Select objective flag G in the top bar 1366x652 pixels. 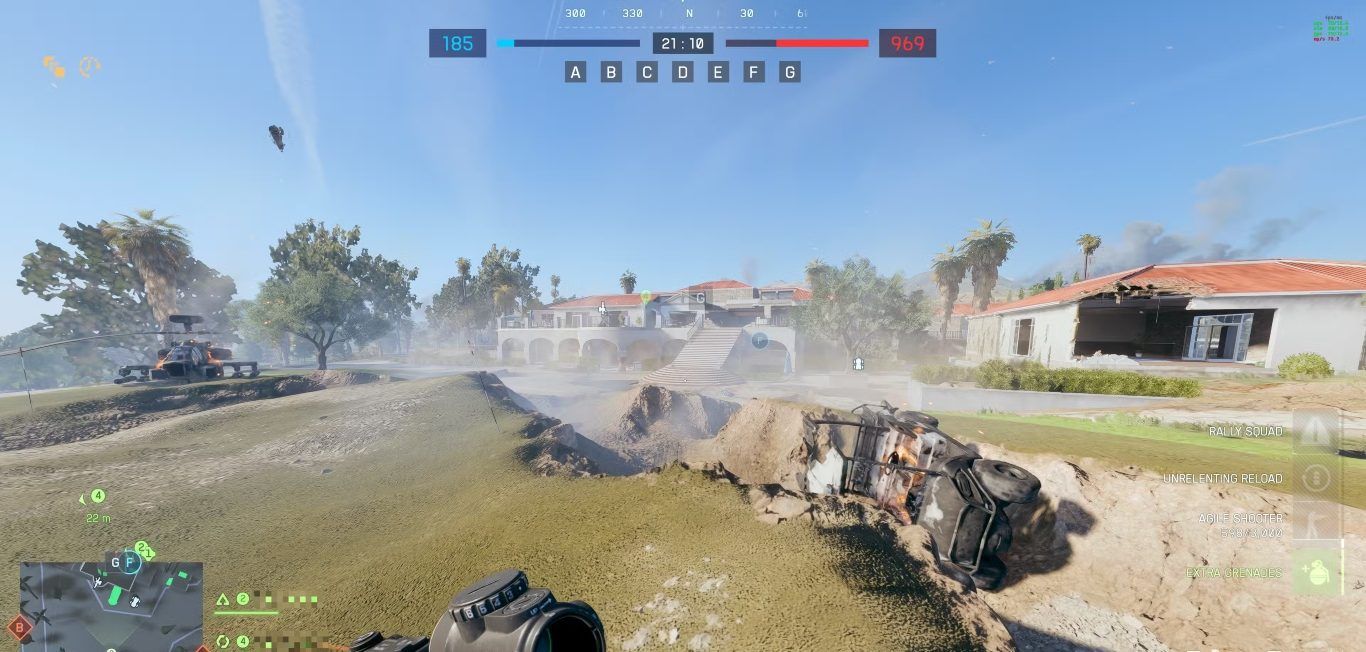click(790, 72)
